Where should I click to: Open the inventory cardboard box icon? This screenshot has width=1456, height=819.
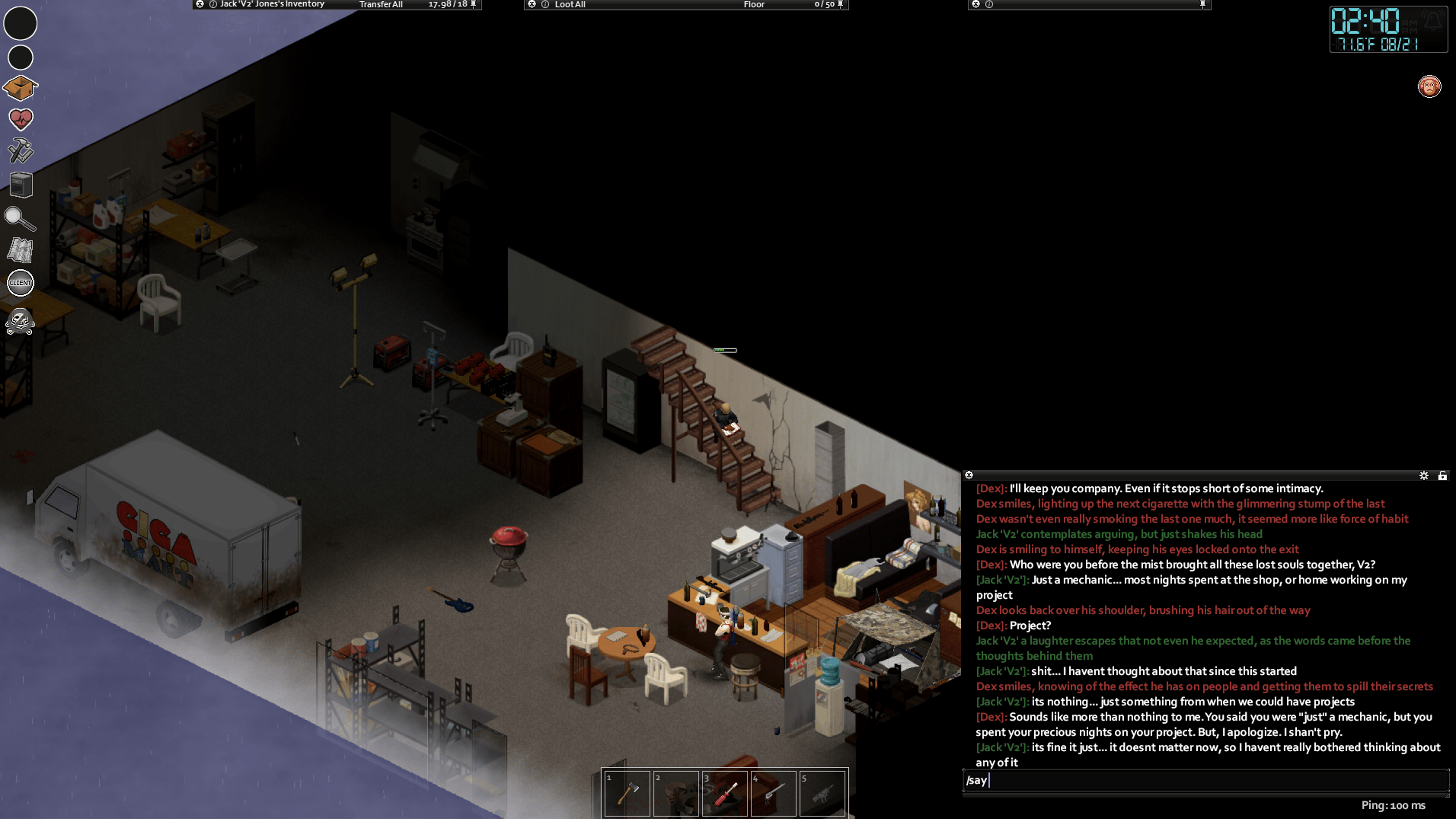(20, 88)
